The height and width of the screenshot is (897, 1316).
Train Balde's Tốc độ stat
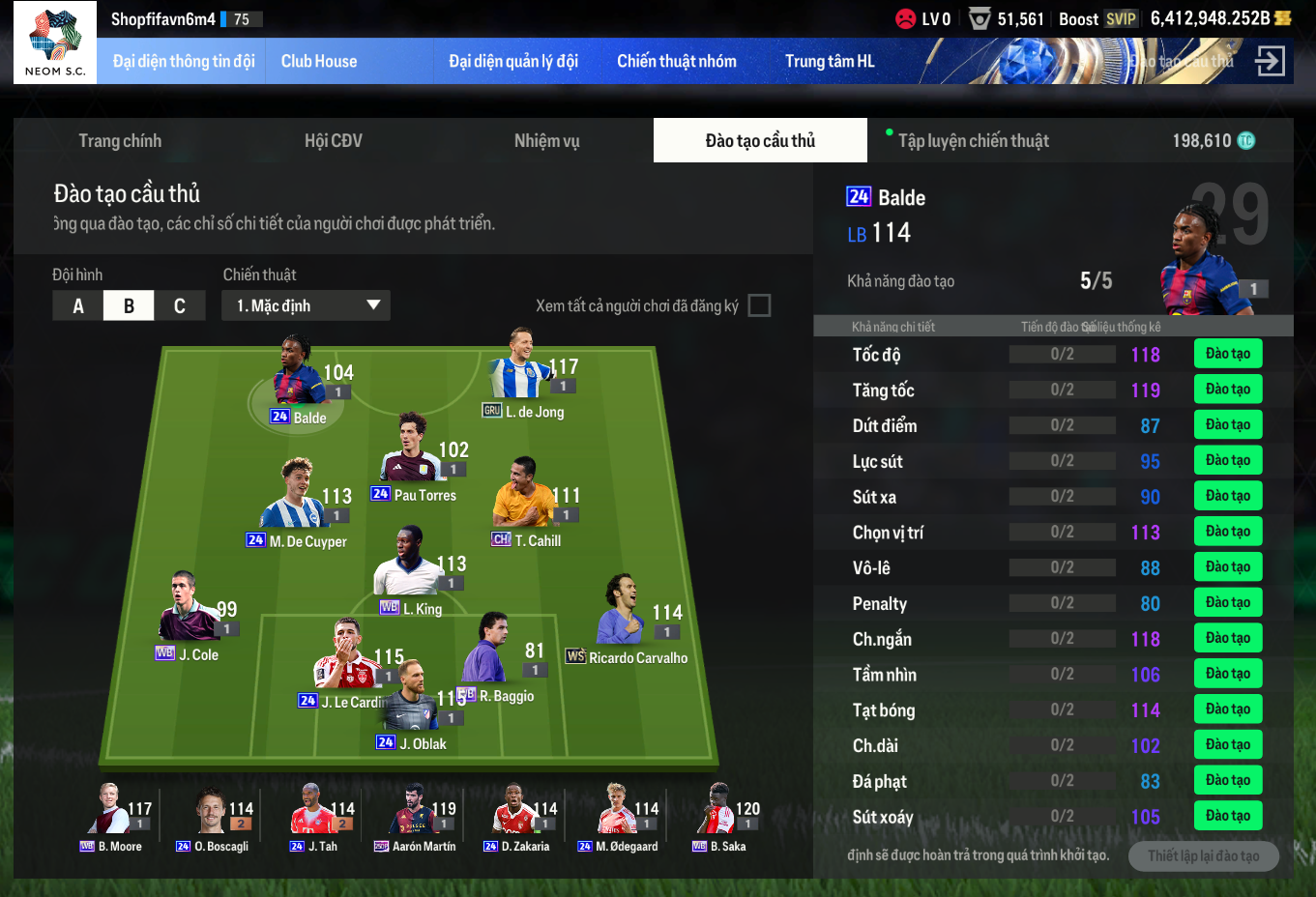coord(1227,354)
